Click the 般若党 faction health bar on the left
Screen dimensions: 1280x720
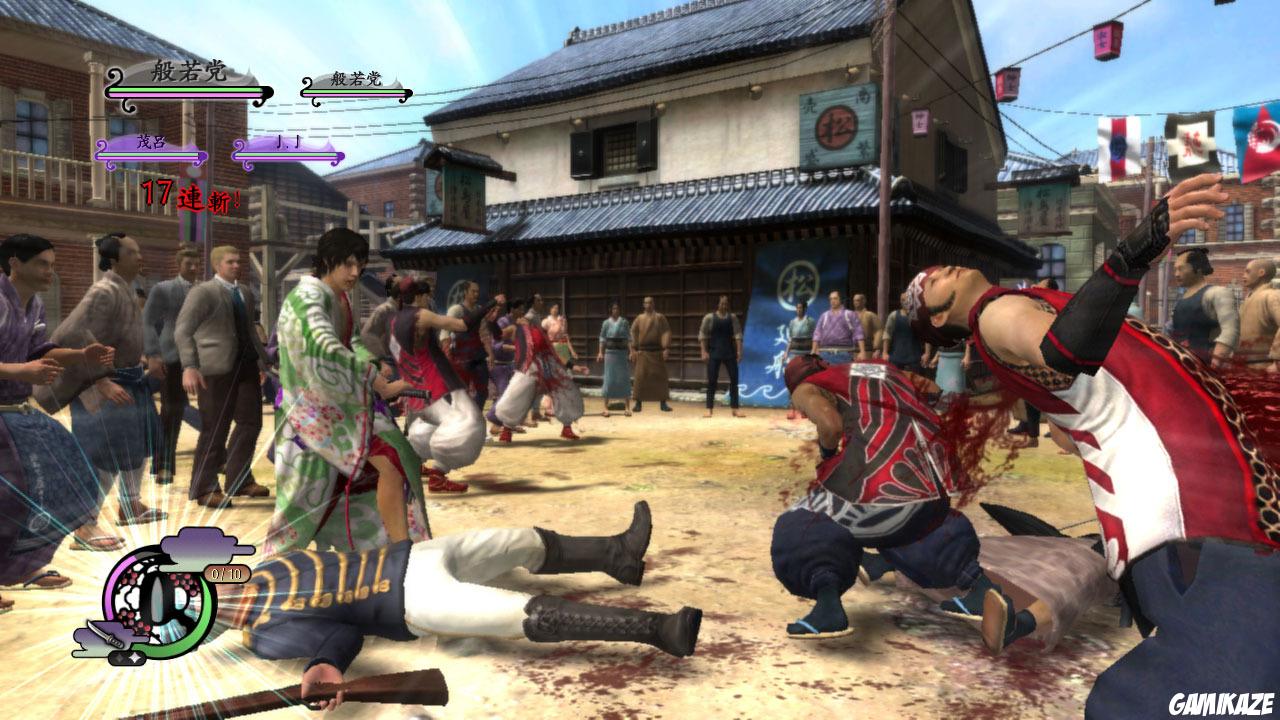click(187, 91)
